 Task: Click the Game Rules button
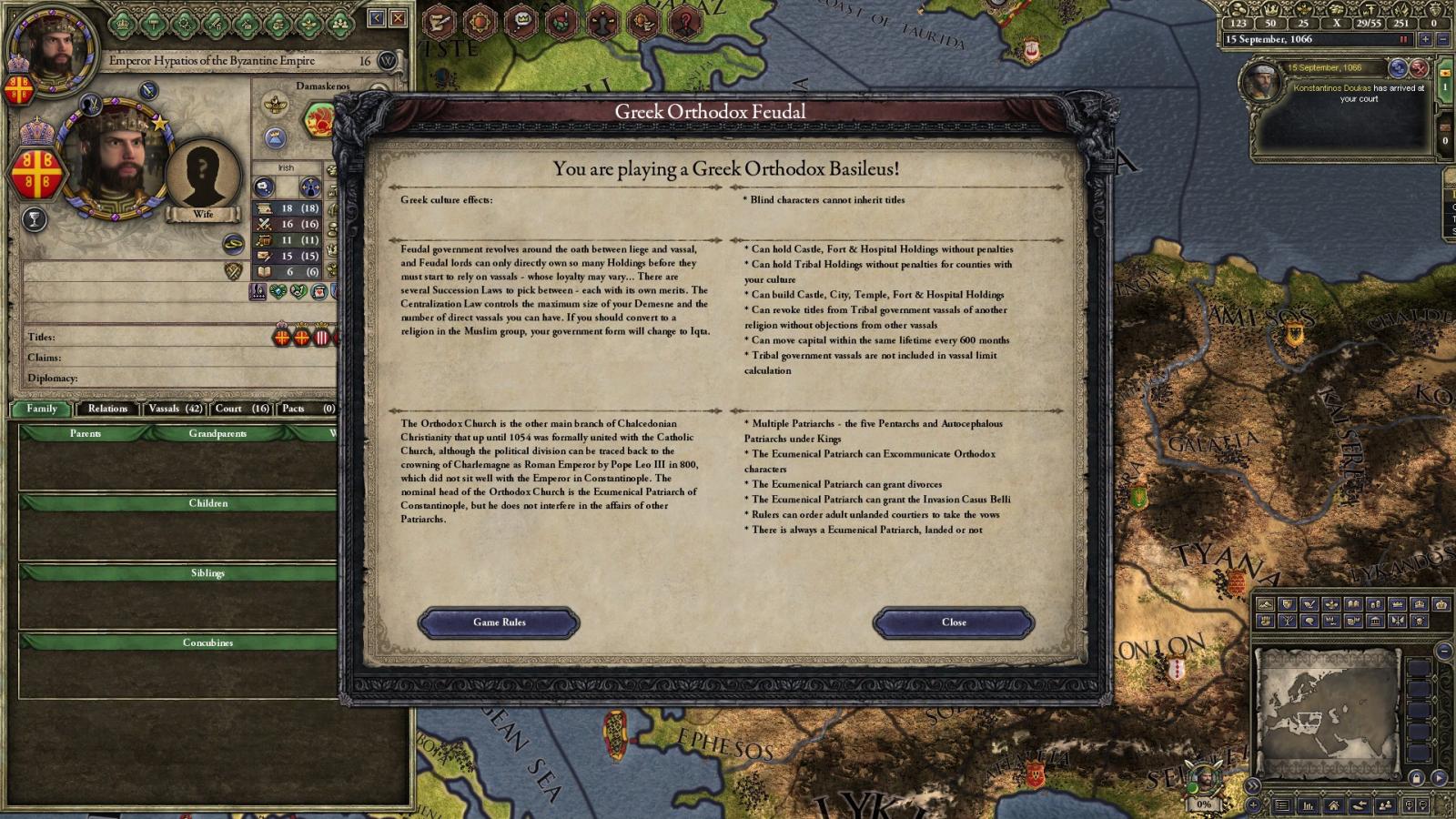tap(498, 622)
